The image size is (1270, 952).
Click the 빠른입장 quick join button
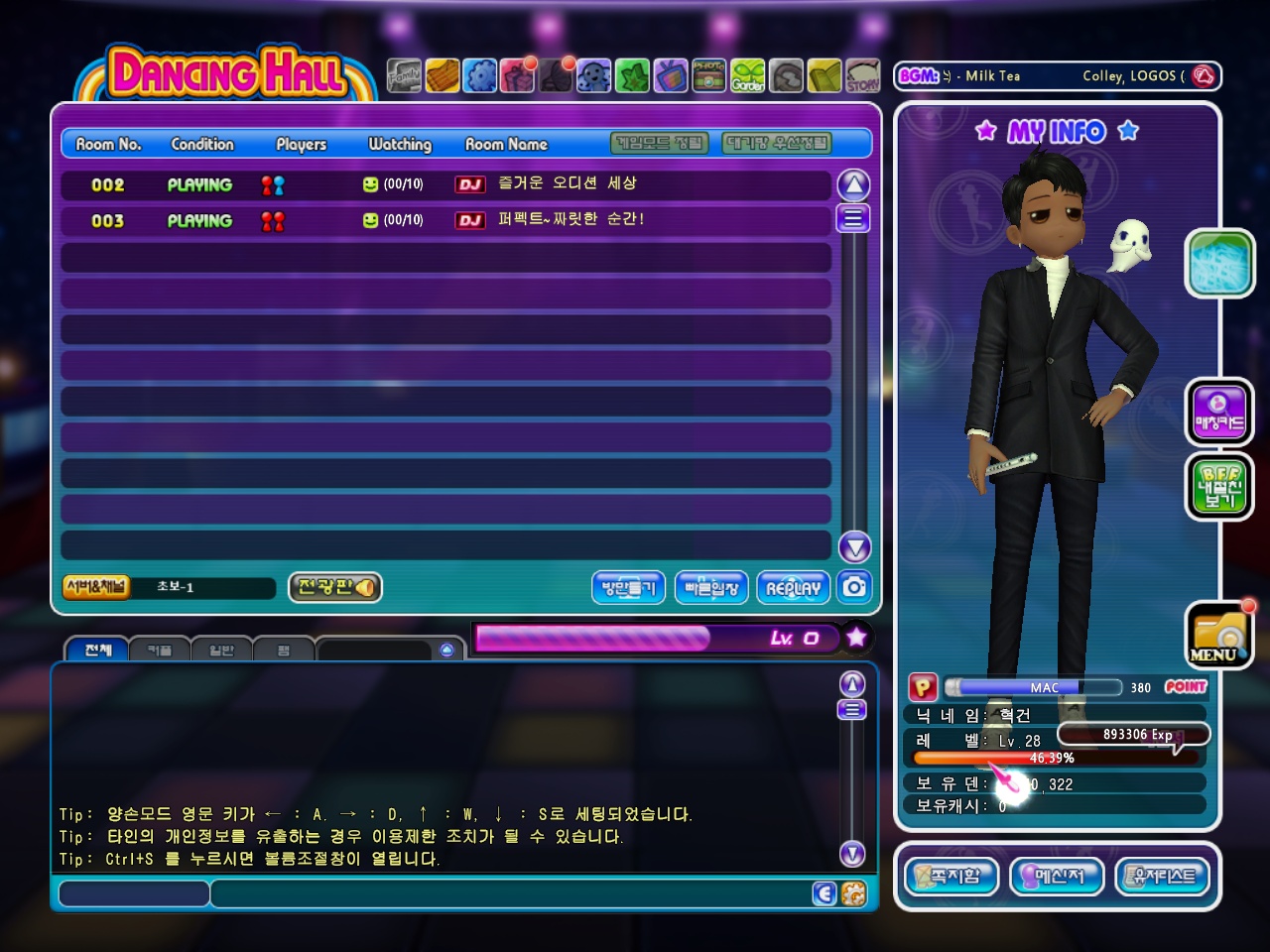(711, 588)
